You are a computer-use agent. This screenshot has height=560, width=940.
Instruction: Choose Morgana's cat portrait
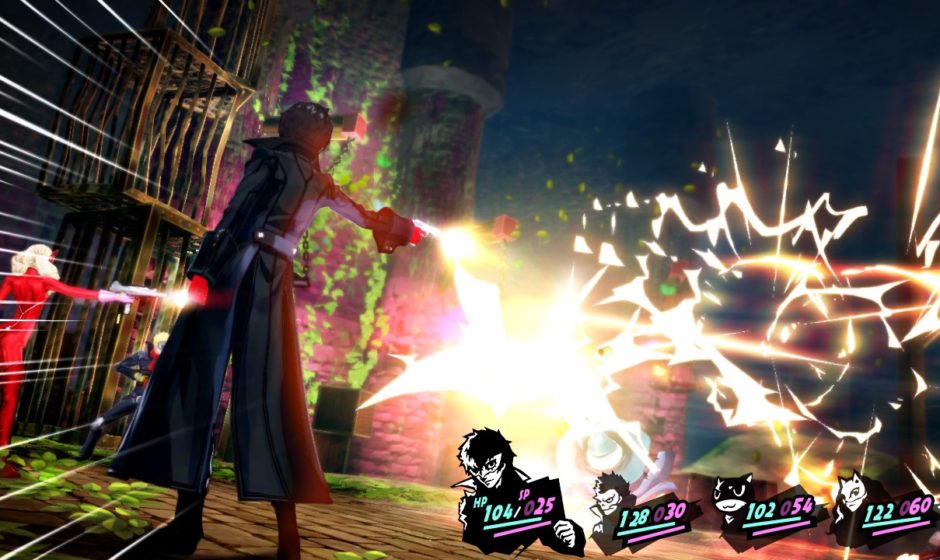coord(730,495)
